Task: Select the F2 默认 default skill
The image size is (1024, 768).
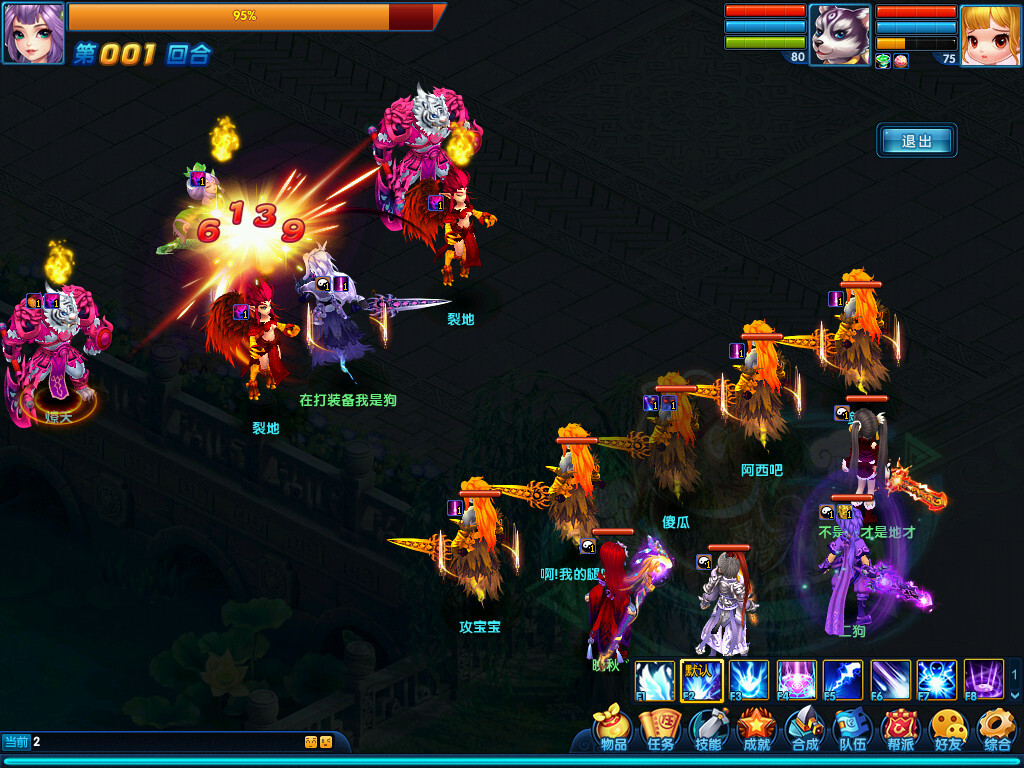Action: [701, 680]
